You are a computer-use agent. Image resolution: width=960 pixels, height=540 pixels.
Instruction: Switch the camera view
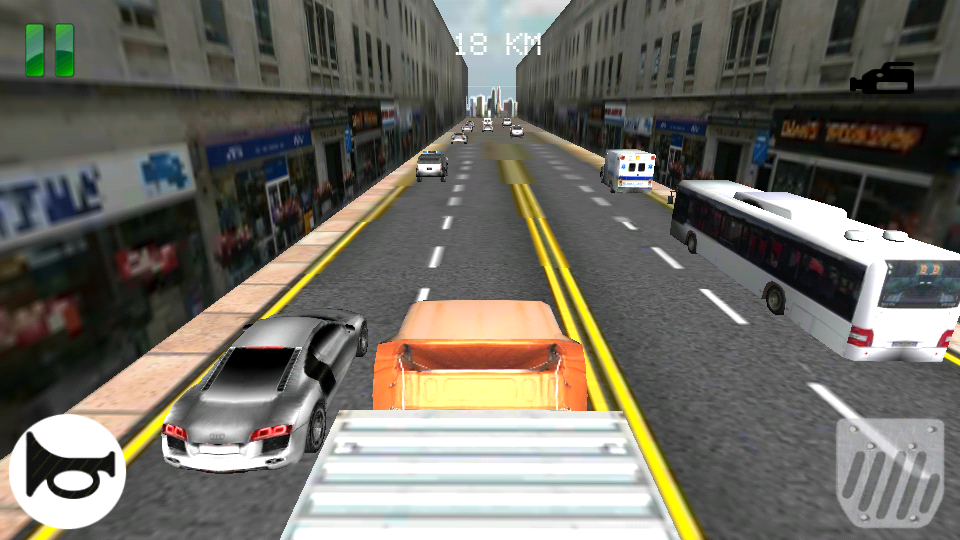point(883,79)
